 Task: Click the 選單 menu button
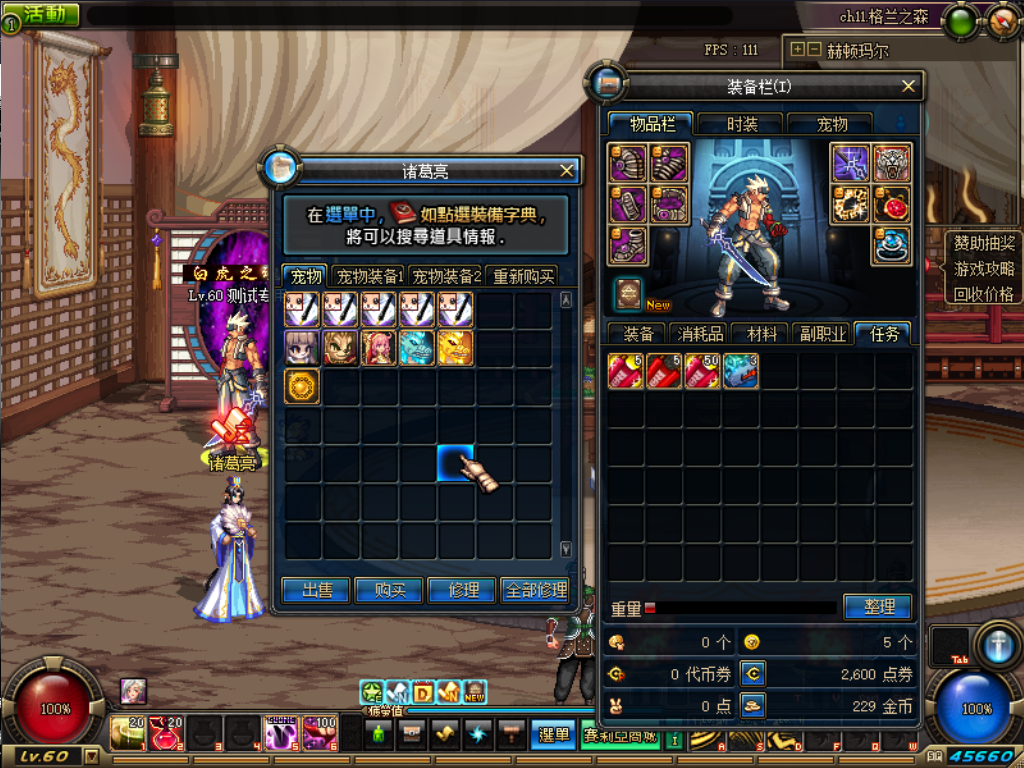click(x=553, y=735)
